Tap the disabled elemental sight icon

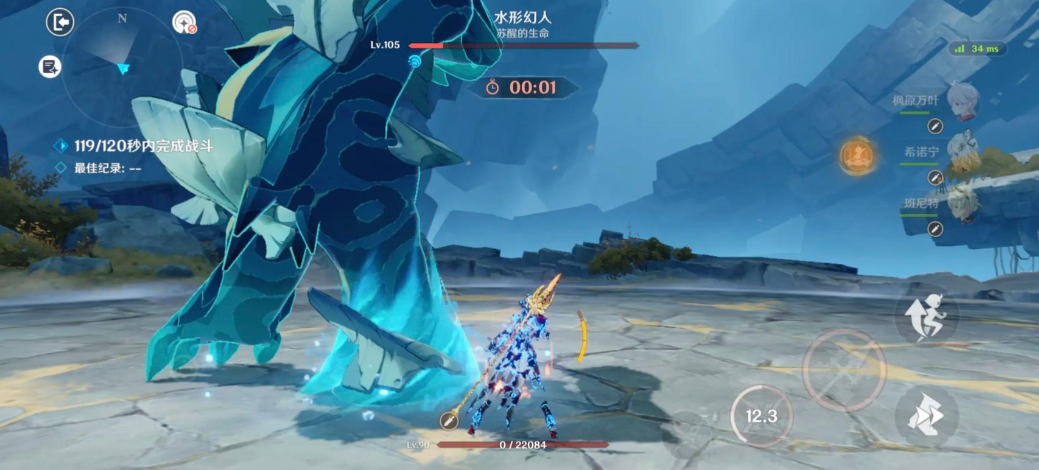tap(185, 22)
